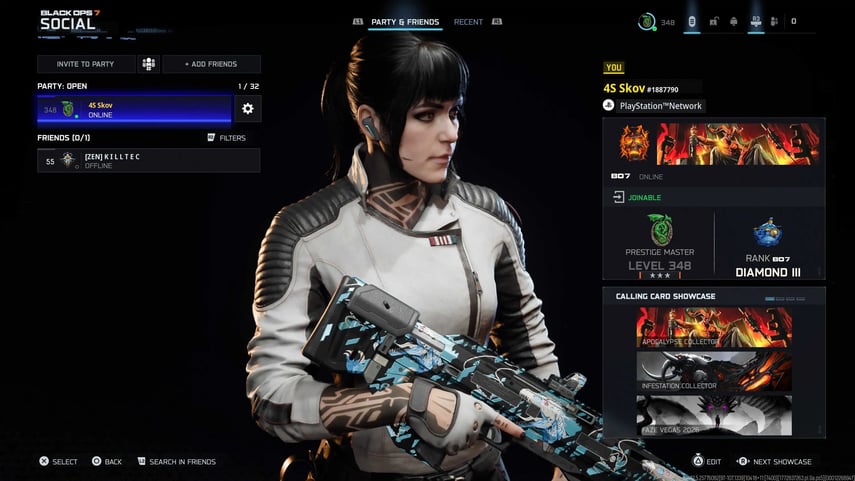Choose the Infestation Collector calling card
Screen dimensions: 855x481
pos(713,371)
